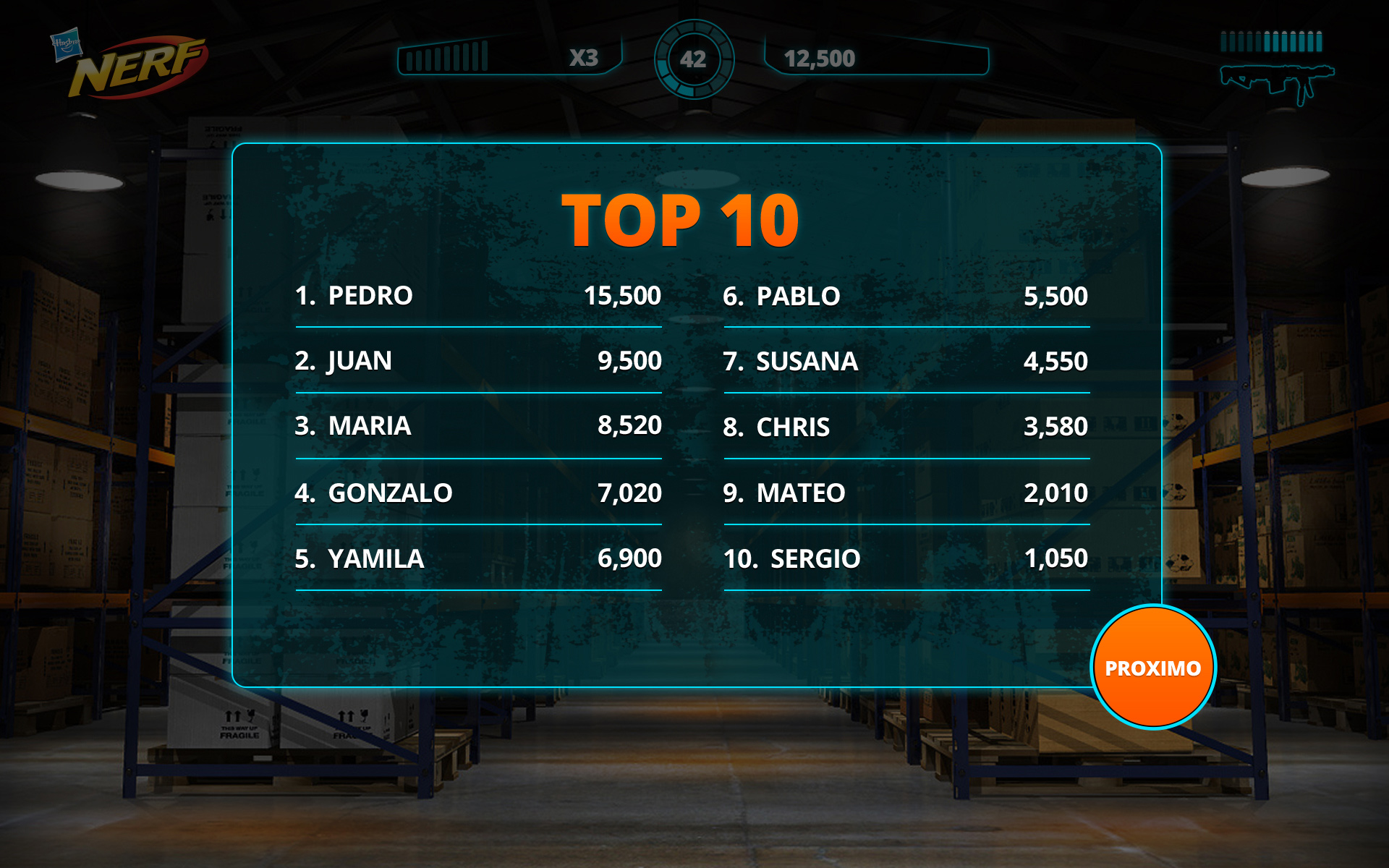This screenshot has width=1389, height=868.
Task: Select the MARIA score row
Action: pos(477,426)
